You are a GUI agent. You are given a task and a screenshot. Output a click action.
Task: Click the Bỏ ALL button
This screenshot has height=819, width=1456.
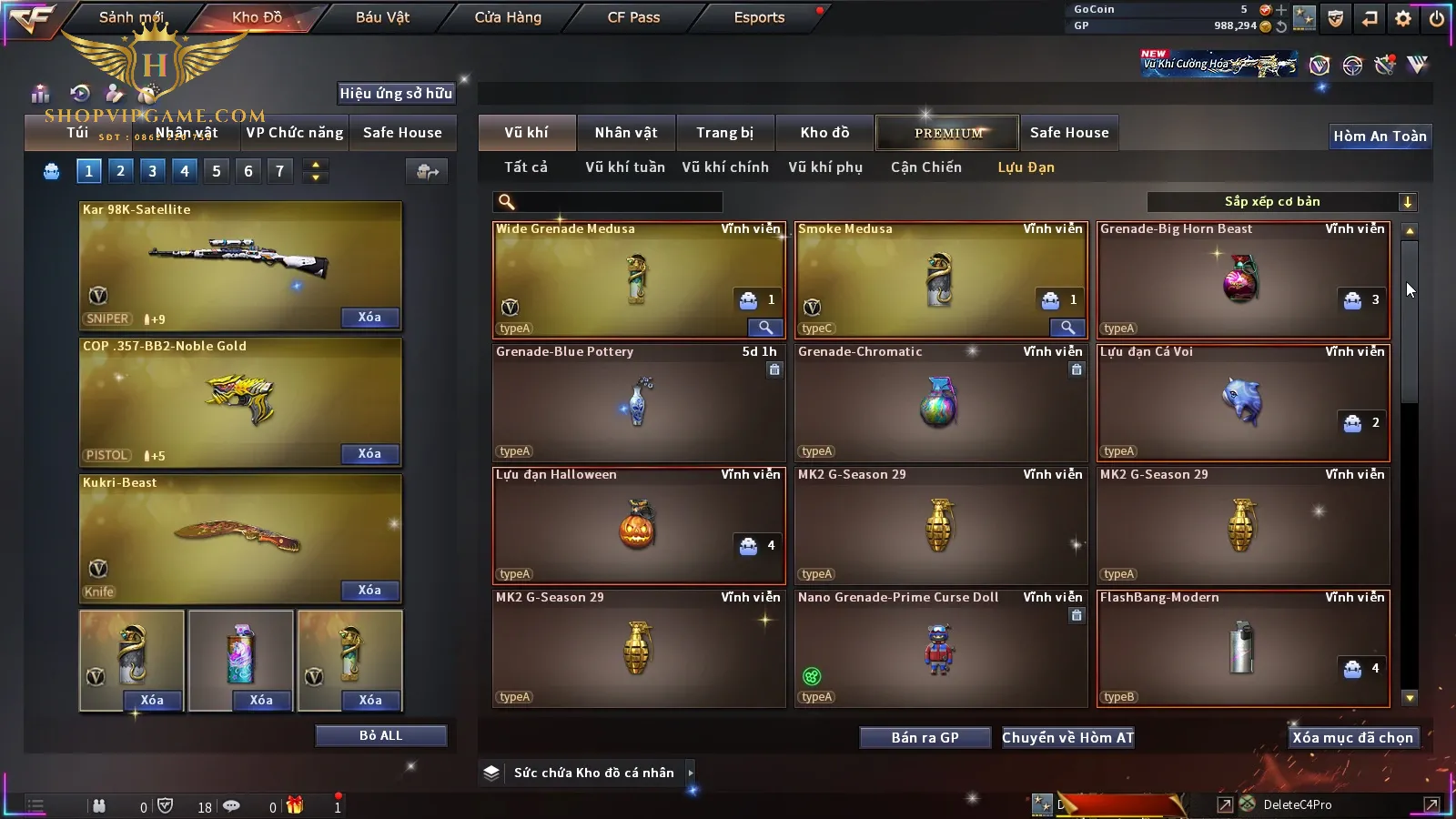380,735
